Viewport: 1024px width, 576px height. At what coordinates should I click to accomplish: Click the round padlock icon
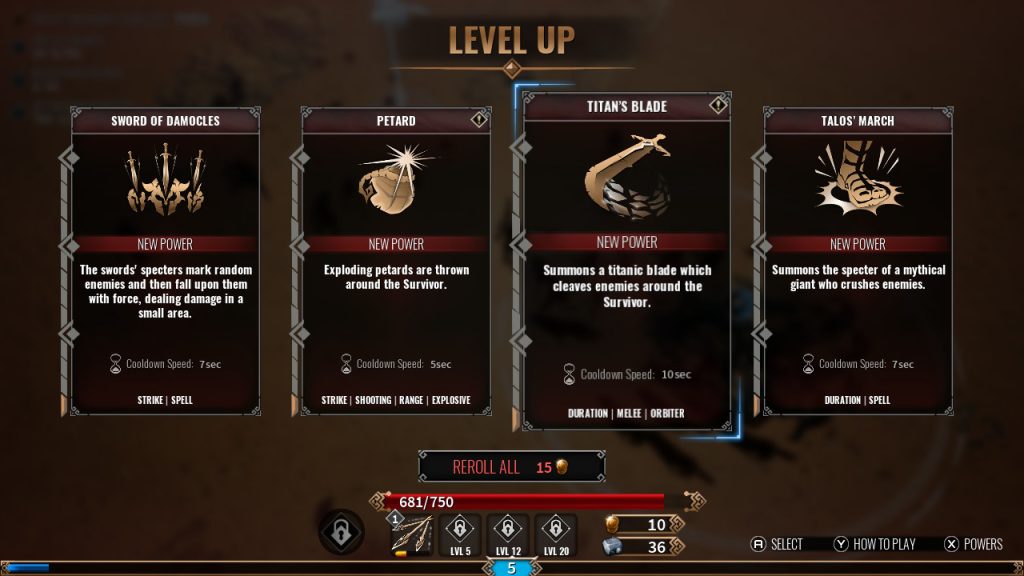point(341,532)
